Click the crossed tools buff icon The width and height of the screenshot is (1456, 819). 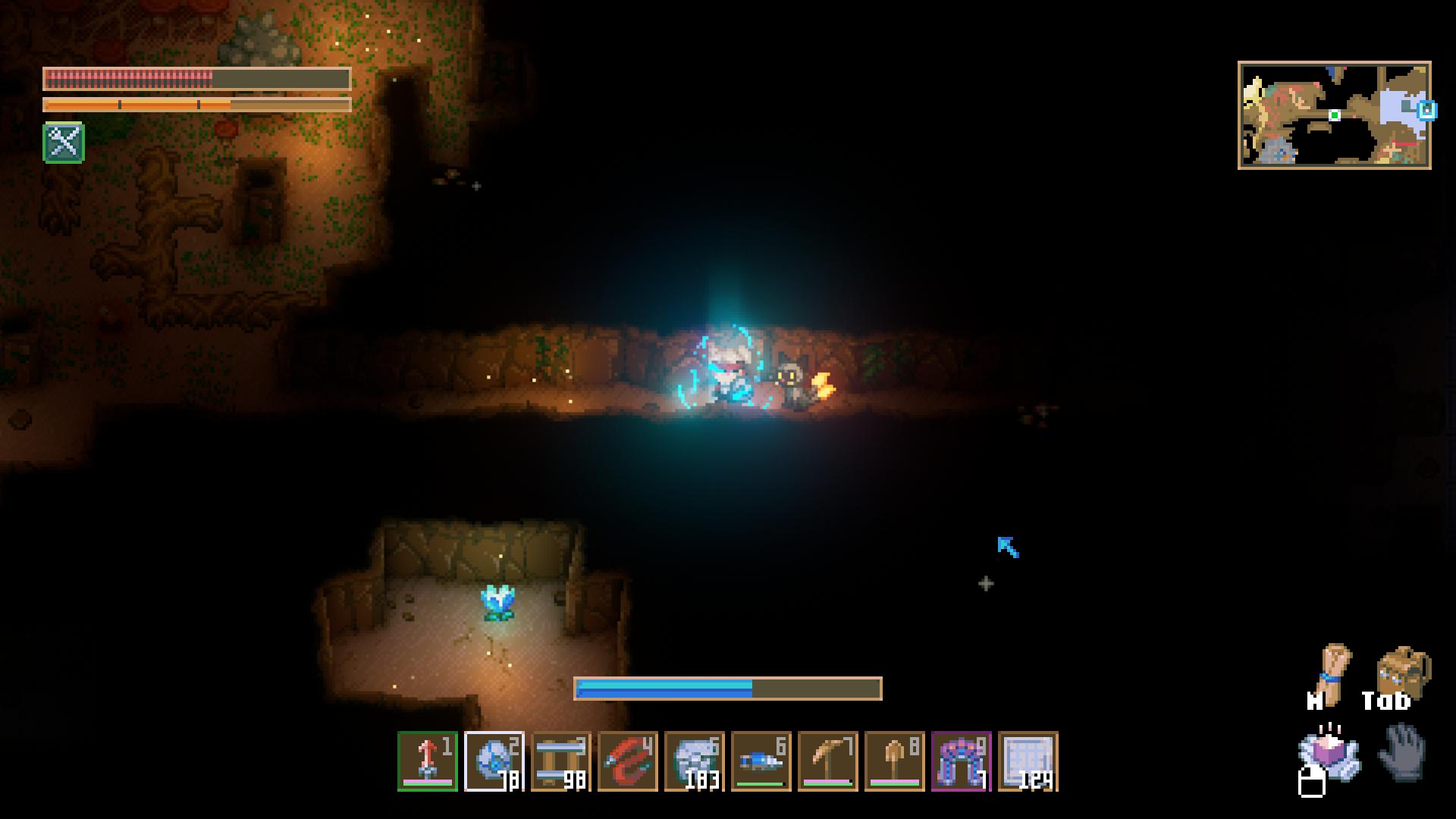pyautogui.click(x=64, y=143)
